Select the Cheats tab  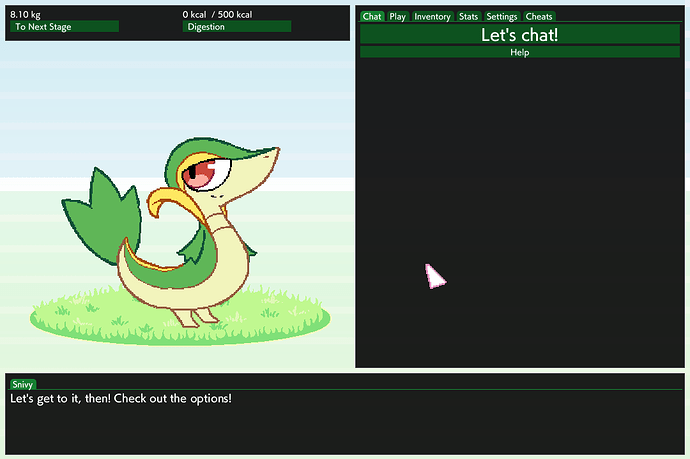[x=539, y=17]
